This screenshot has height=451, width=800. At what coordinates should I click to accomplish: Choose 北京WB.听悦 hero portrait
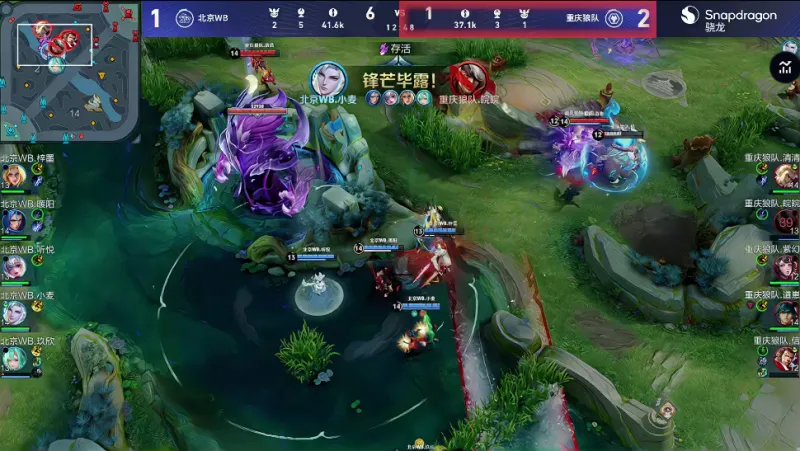coord(14,267)
